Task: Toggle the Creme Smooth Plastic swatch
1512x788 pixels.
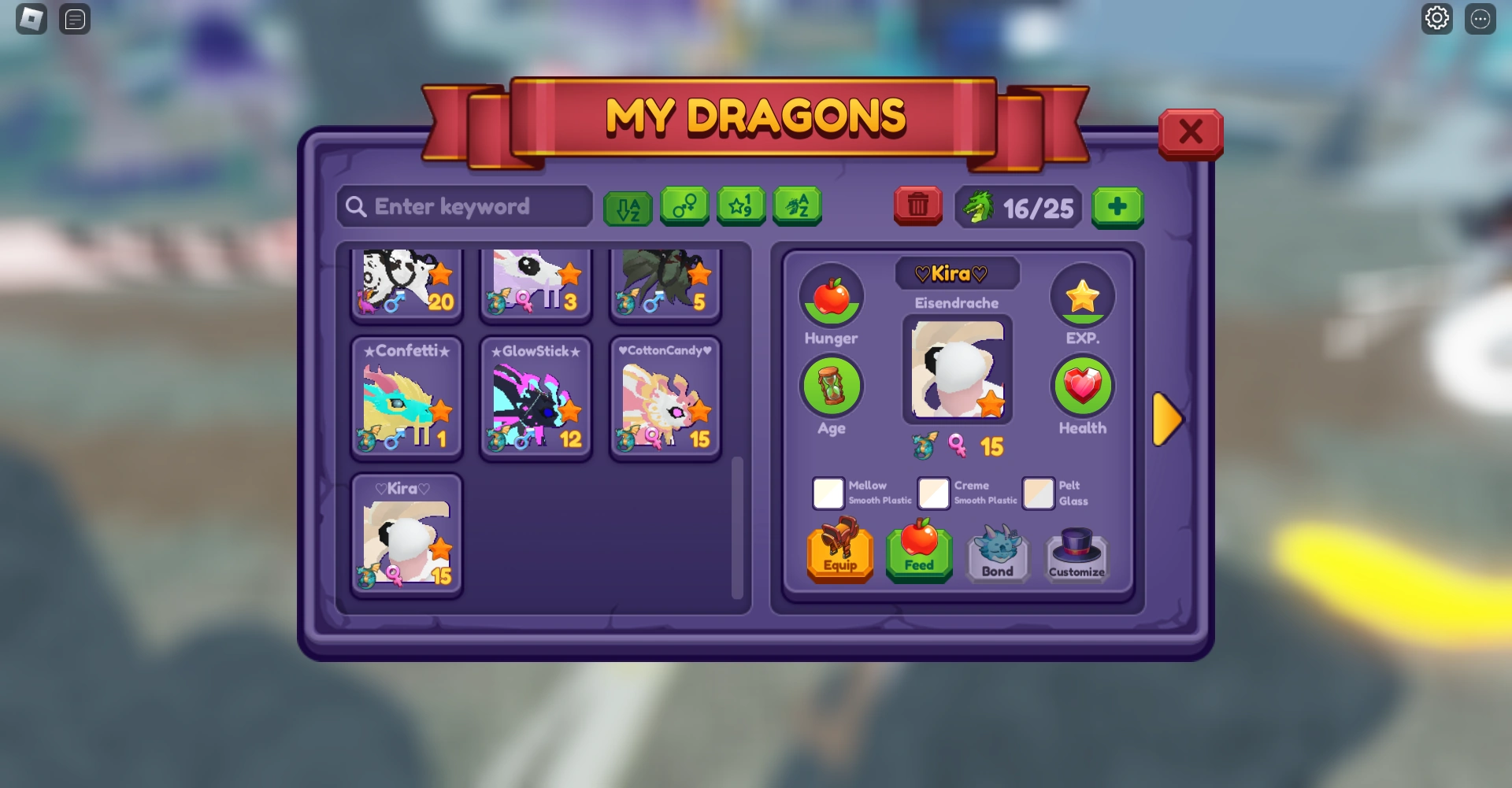Action: pos(934,494)
